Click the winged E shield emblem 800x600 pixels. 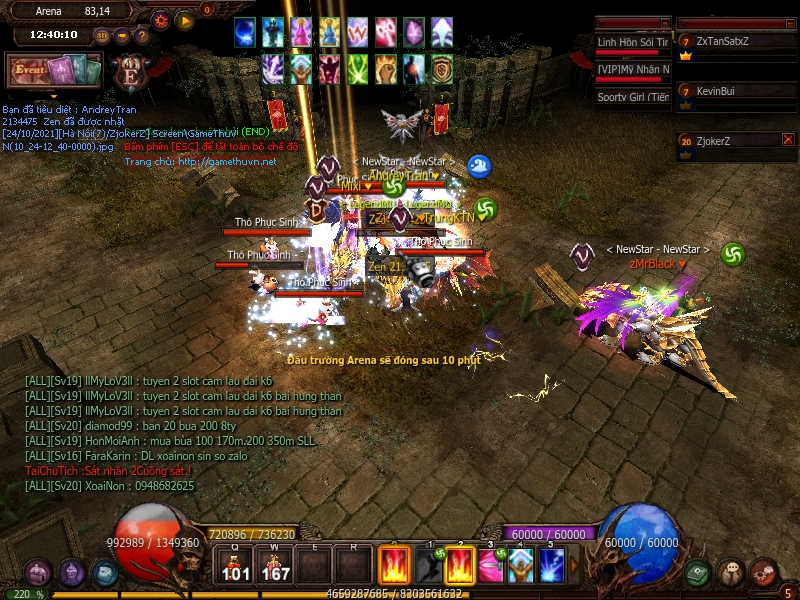tap(130, 72)
